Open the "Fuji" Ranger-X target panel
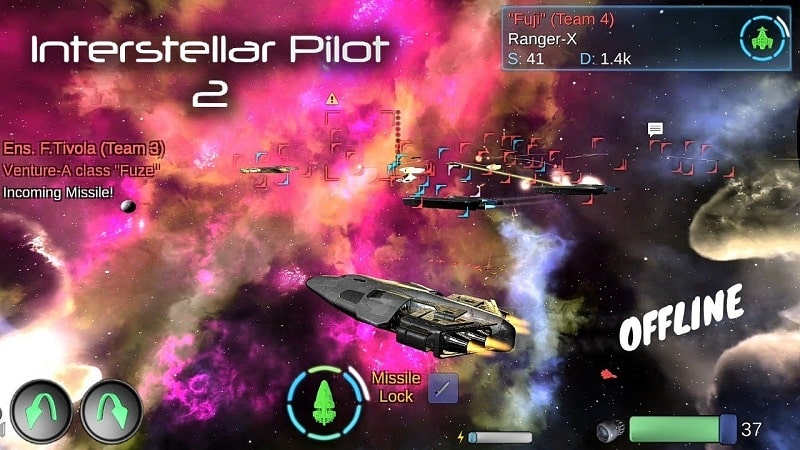 click(620, 40)
